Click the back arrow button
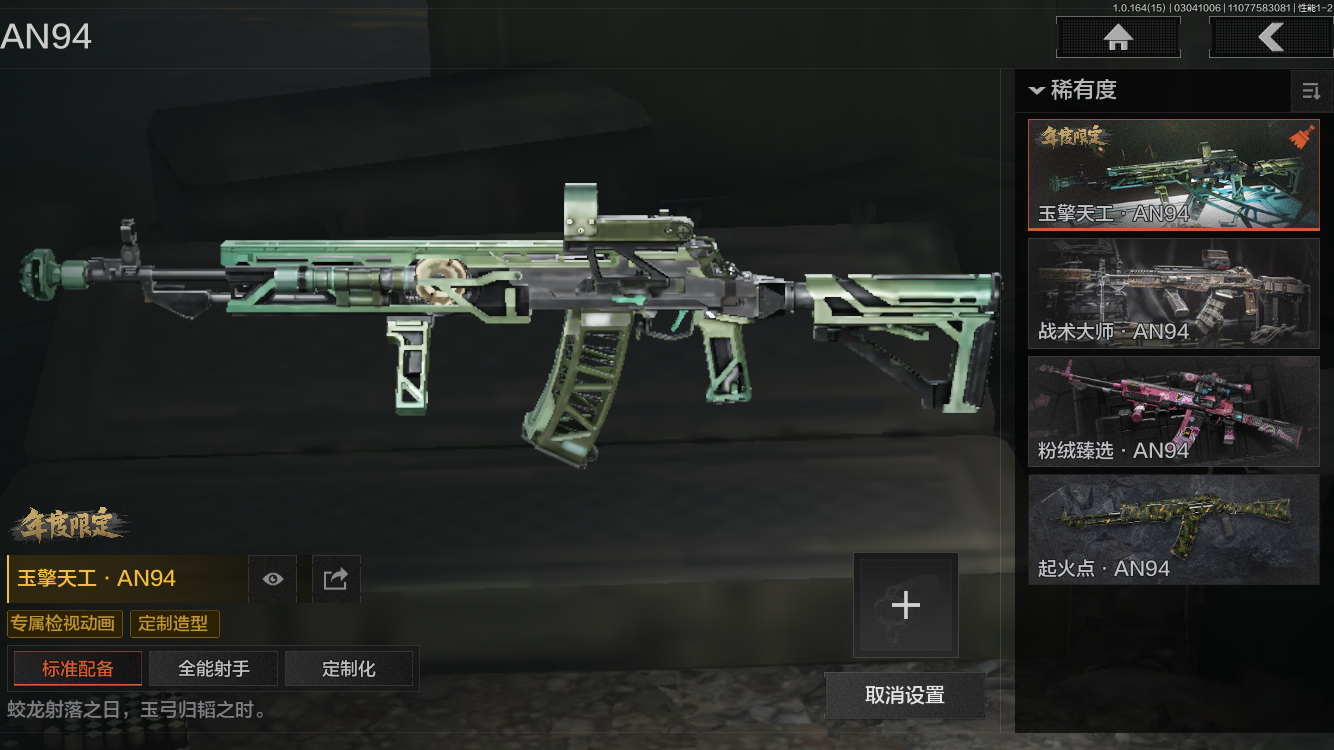 point(1270,38)
